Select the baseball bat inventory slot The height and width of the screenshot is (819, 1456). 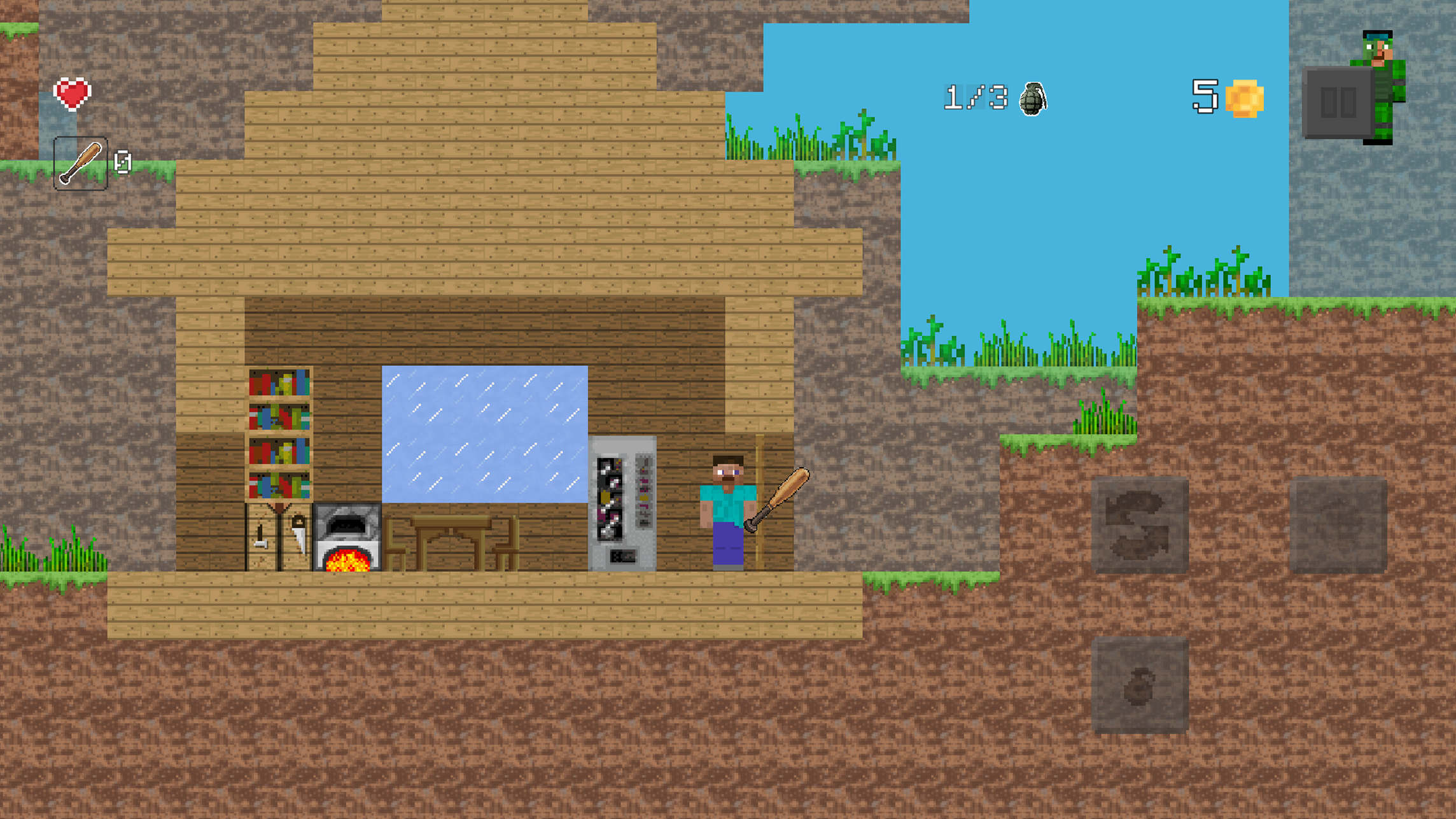click(79, 164)
